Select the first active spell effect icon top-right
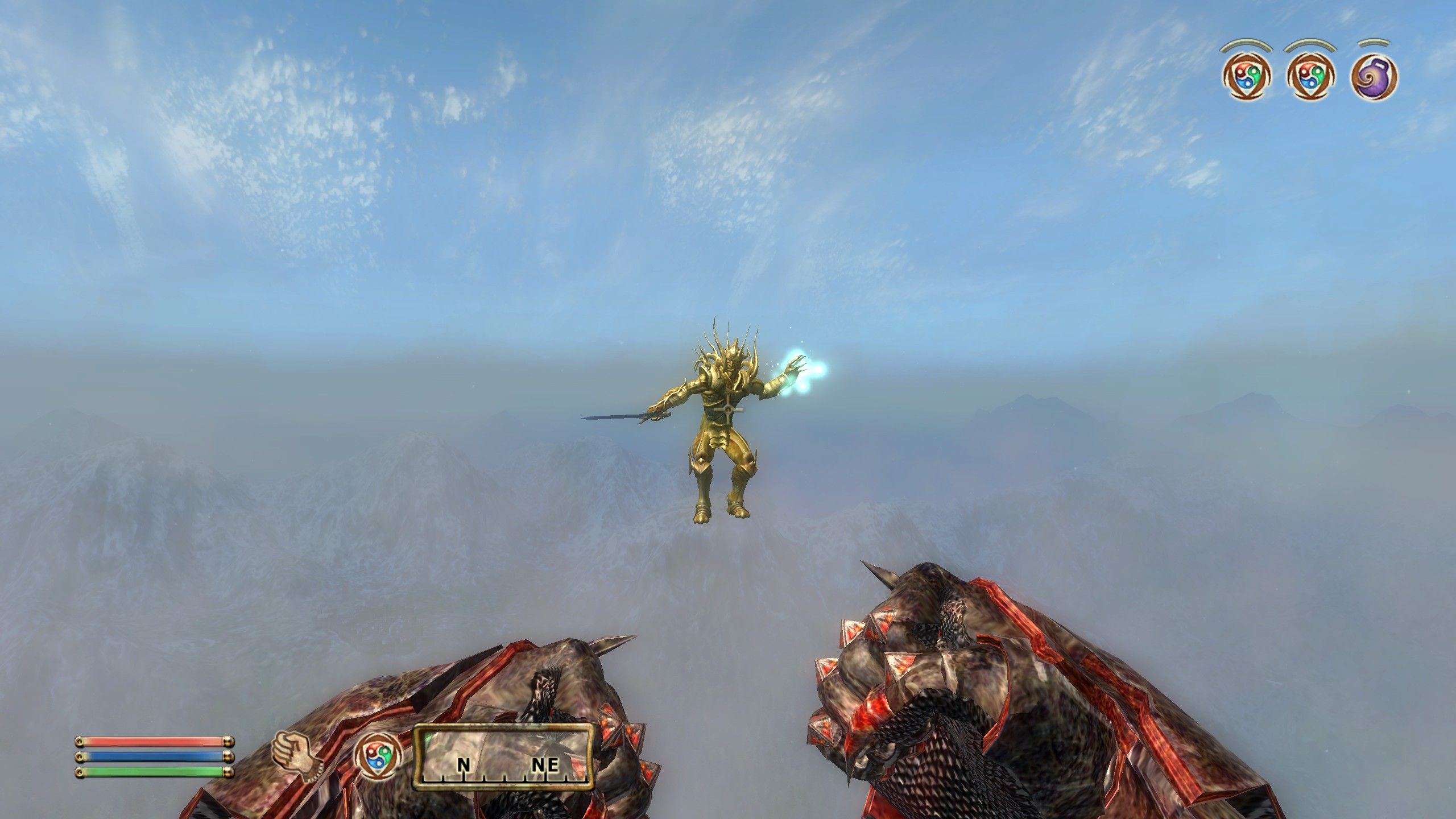The image size is (1456, 819). (1246, 77)
